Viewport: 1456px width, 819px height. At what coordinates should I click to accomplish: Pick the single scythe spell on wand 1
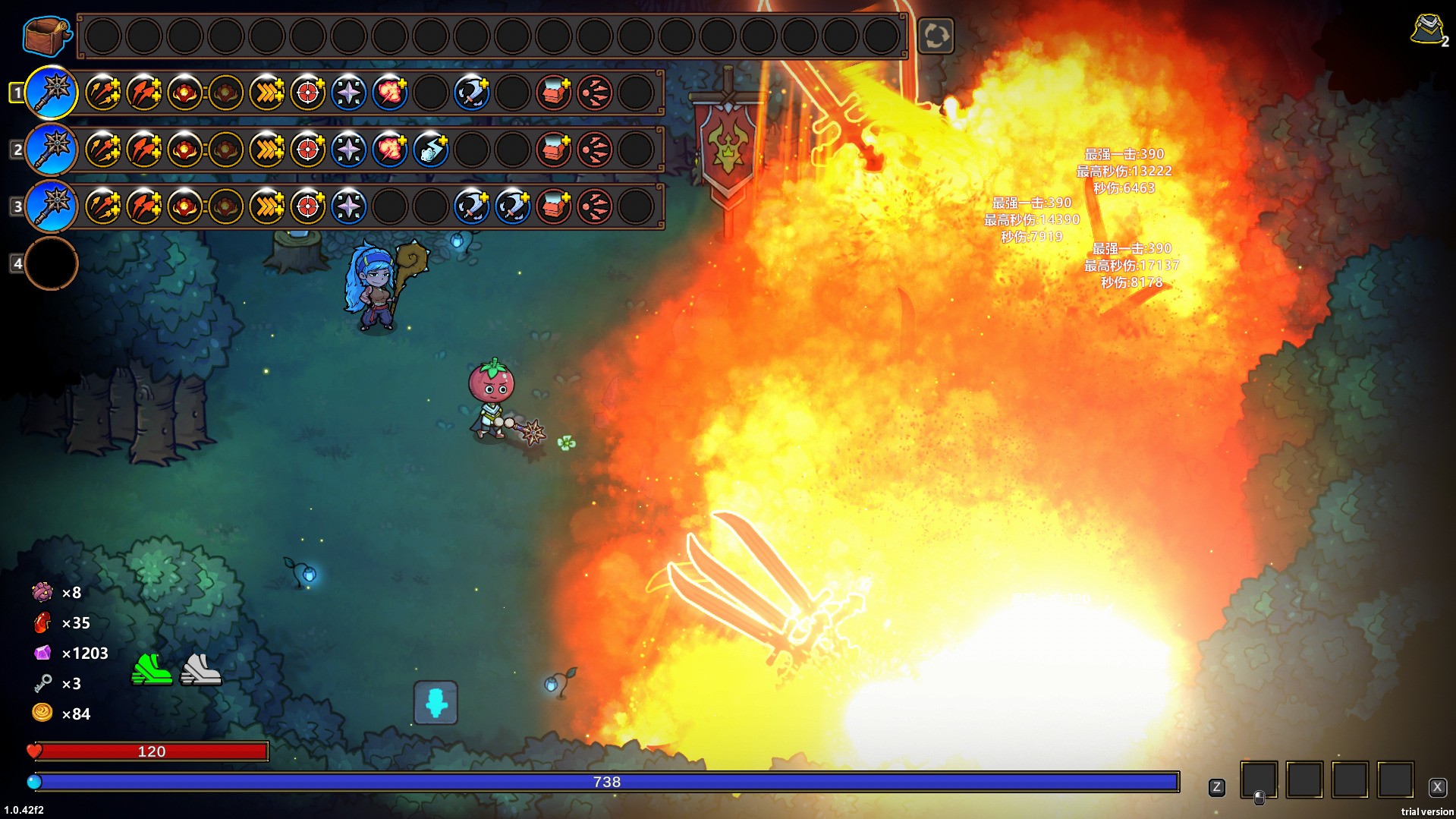(472, 93)
